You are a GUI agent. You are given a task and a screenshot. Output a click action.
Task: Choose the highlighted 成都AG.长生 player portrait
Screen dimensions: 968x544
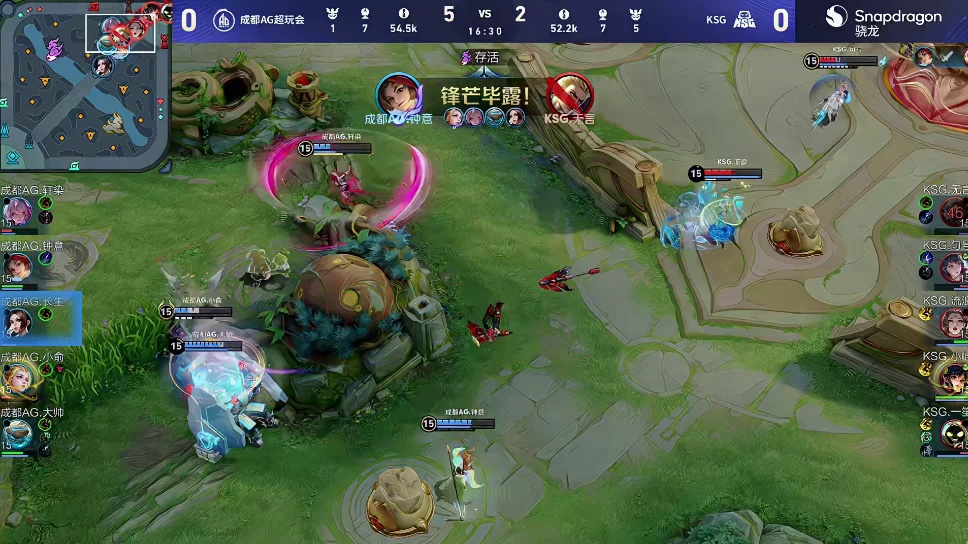click(18, 321)
